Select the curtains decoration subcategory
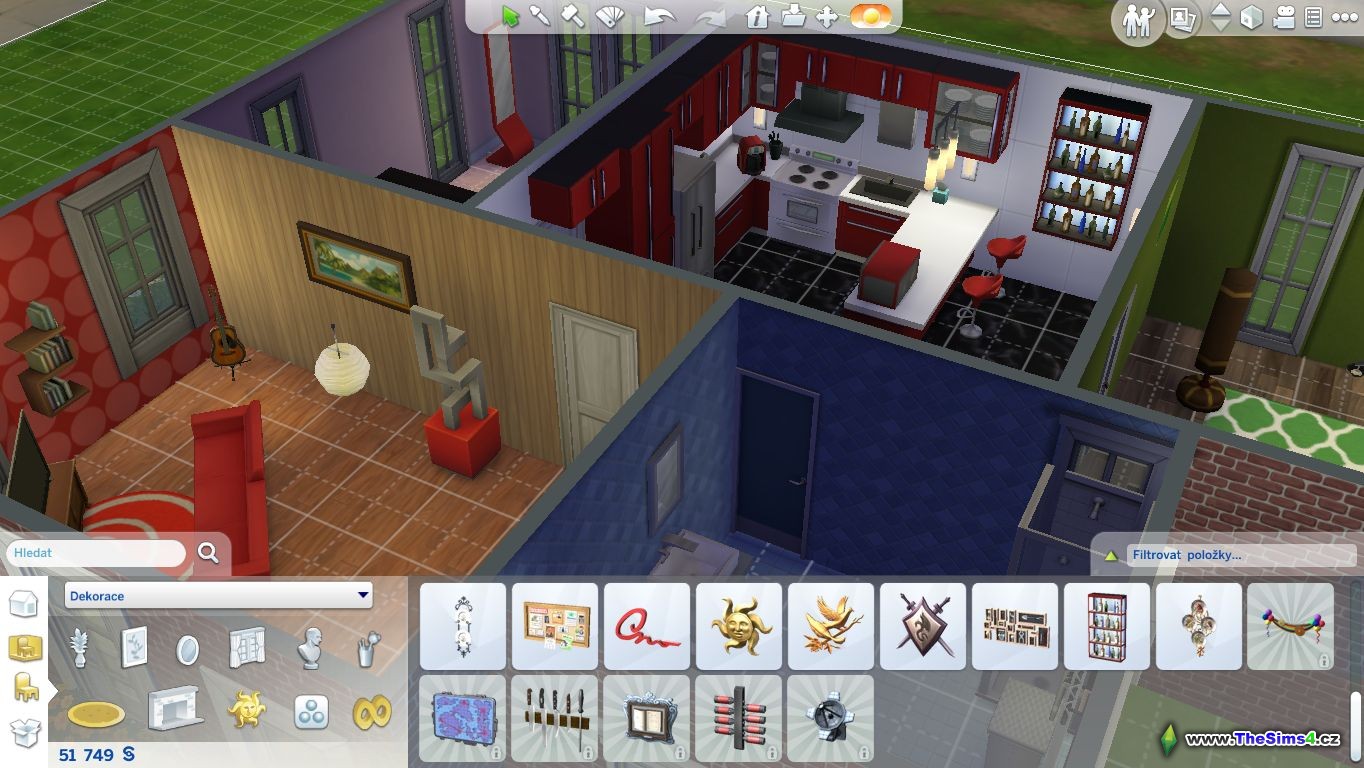Viewport: 1364px width, 768px height. click(x=246, y=649)
